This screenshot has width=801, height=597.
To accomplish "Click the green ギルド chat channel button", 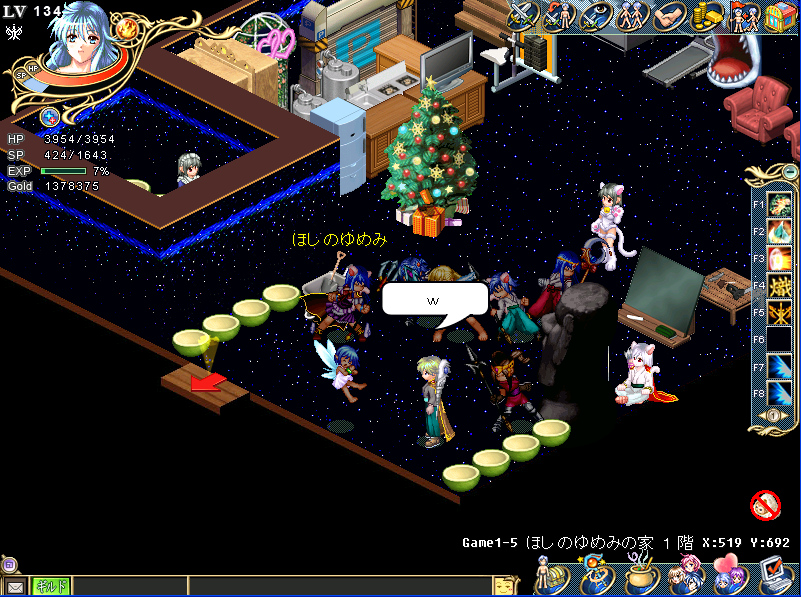I will tap(47, 586).
